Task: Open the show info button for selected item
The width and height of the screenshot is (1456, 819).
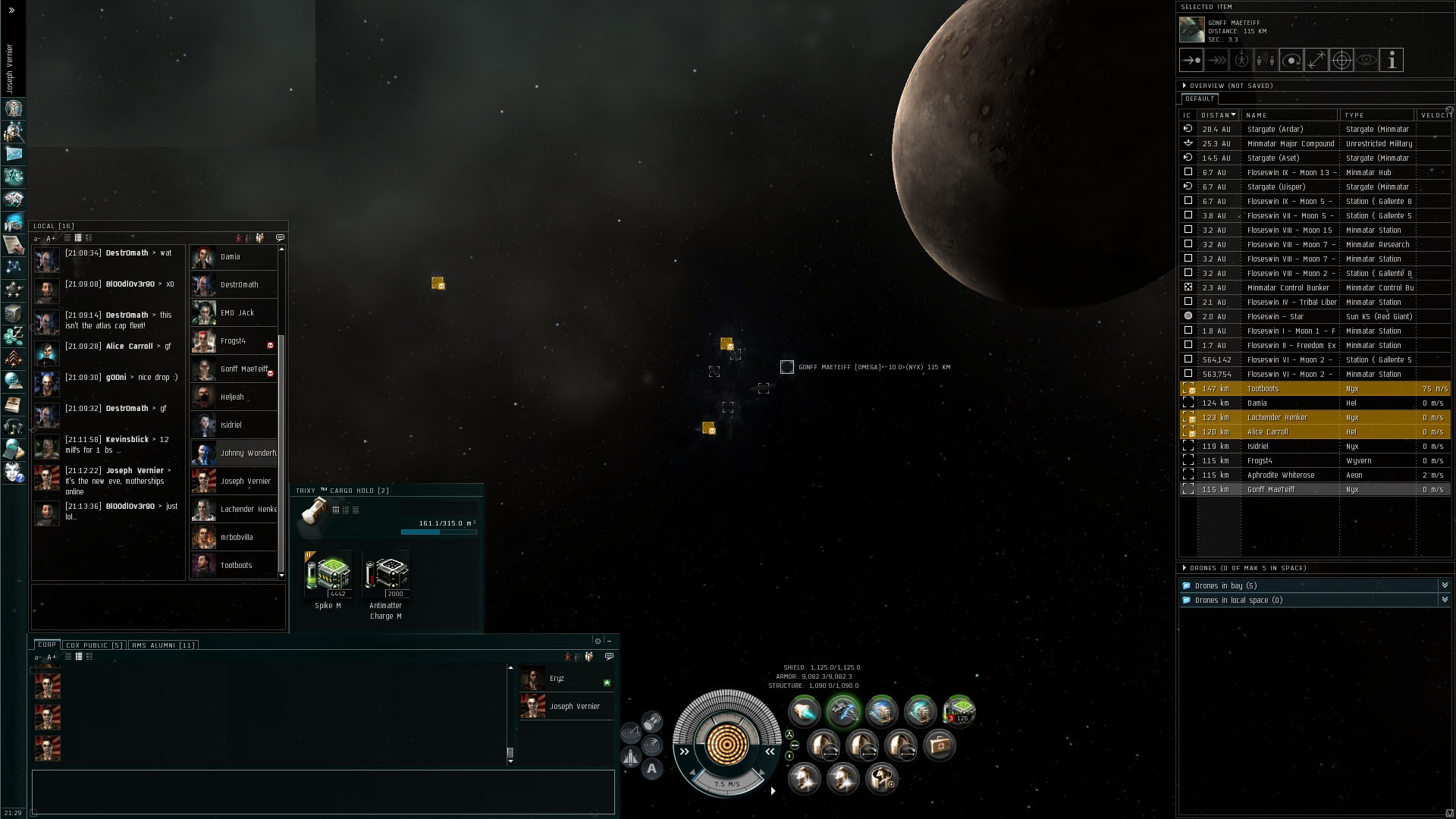Action: 1391,61
